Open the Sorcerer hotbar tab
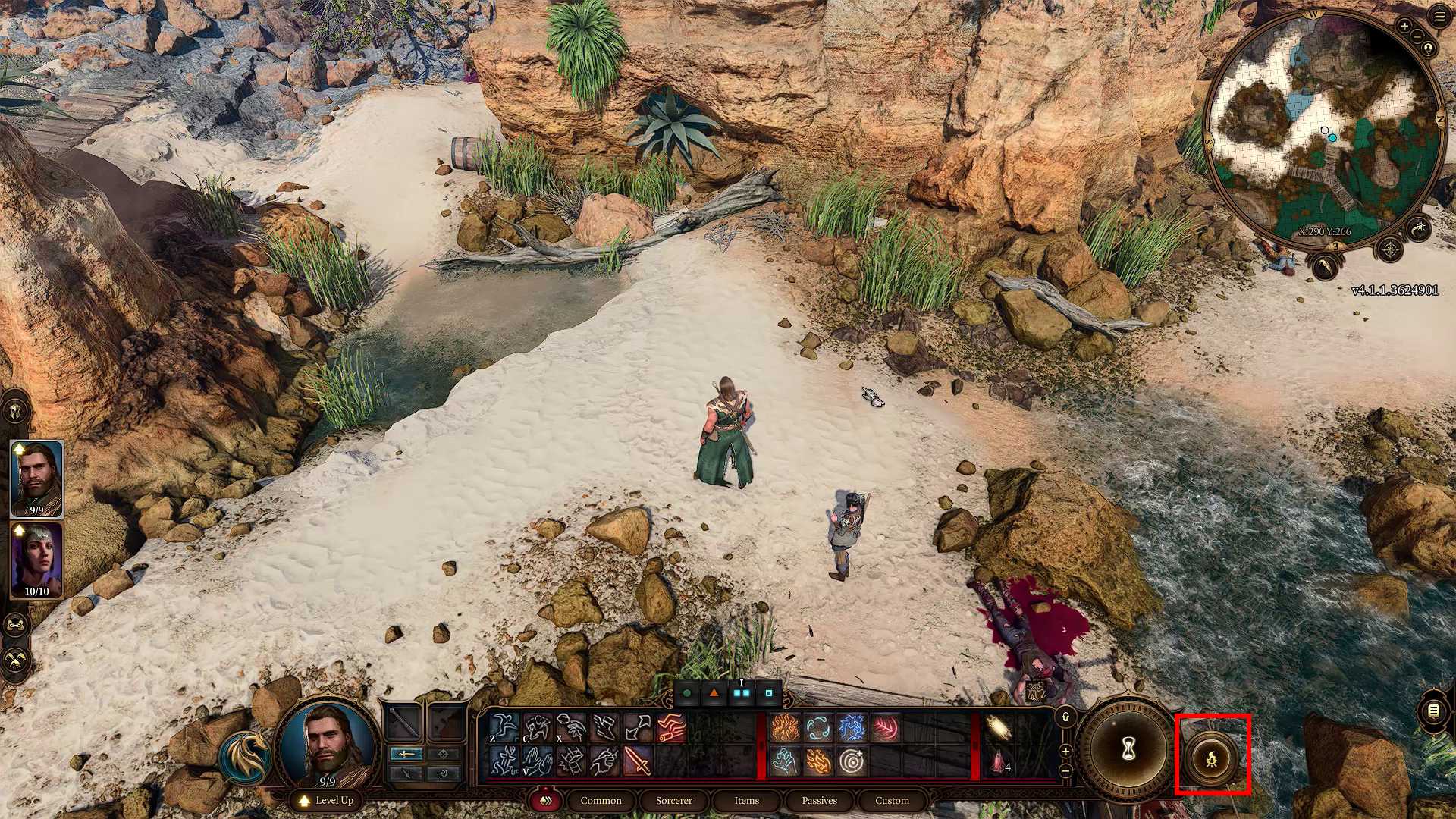Image resolution: width=1456 pixels, height=819 pixels. (673, 800)
